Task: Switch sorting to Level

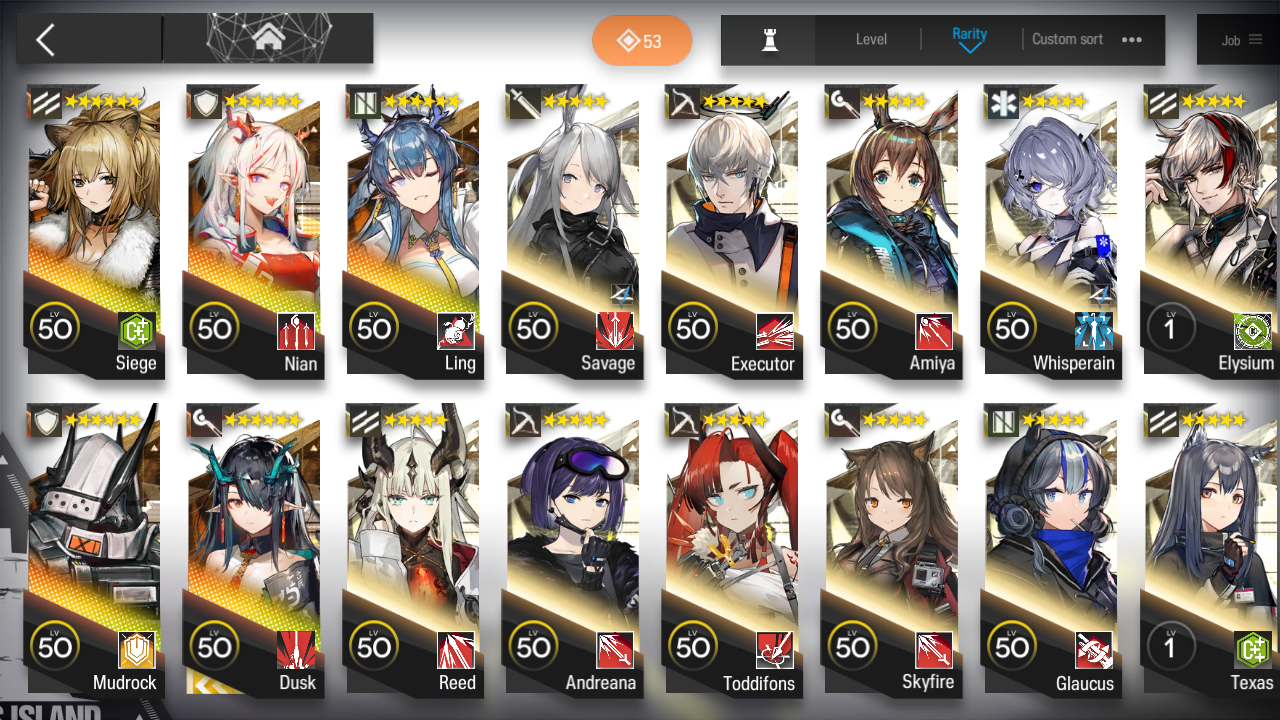Action: click(869, 40)
